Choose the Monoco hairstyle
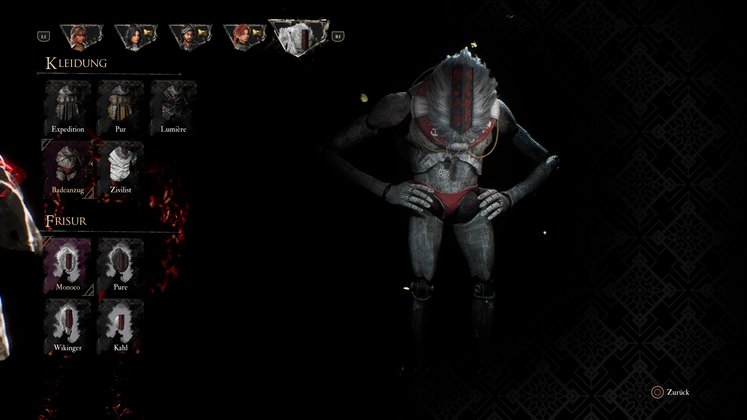This screenshot has width=747, height=420. pyautogui.click(x=68, y=263)
